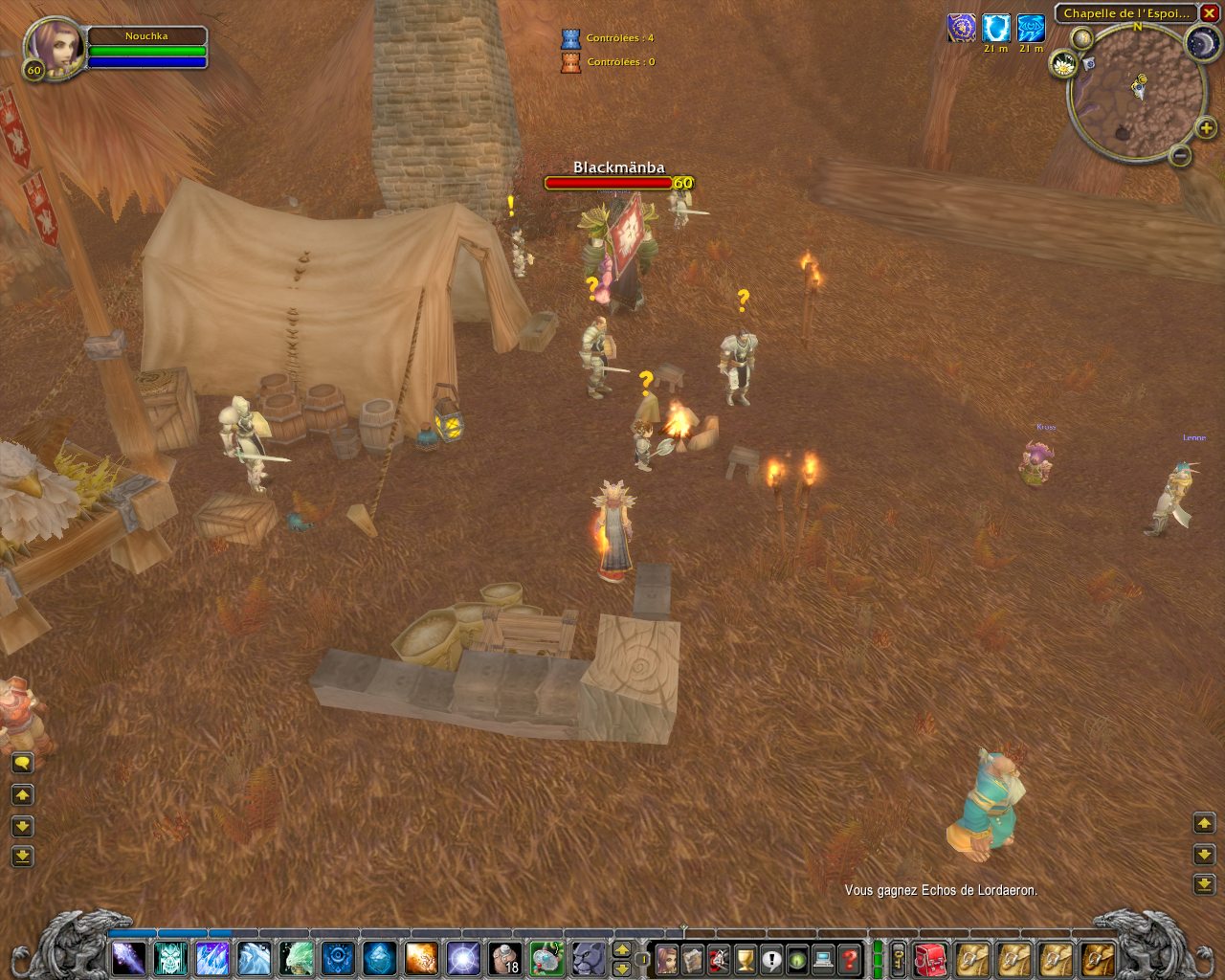Open the red backpack
This screenshot has height=980, width=1225.
[x=930, y=958]
